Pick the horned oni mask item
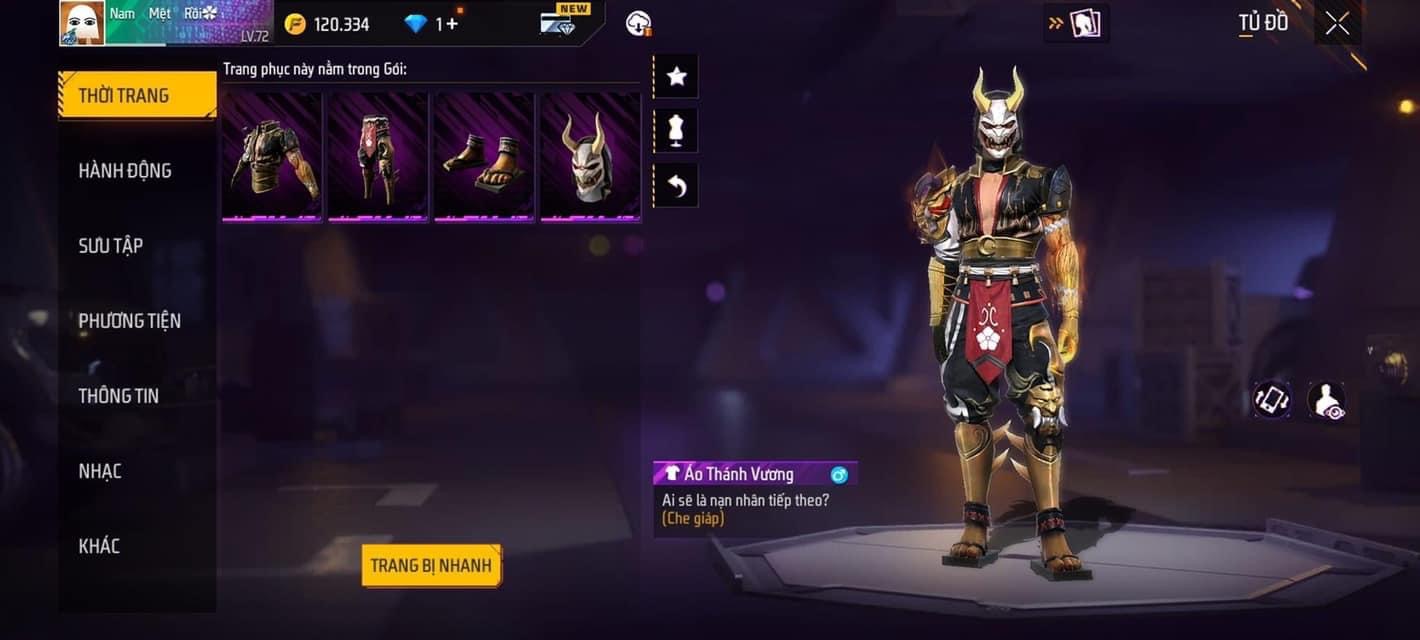1420x640 pixels. coord(590,156)
